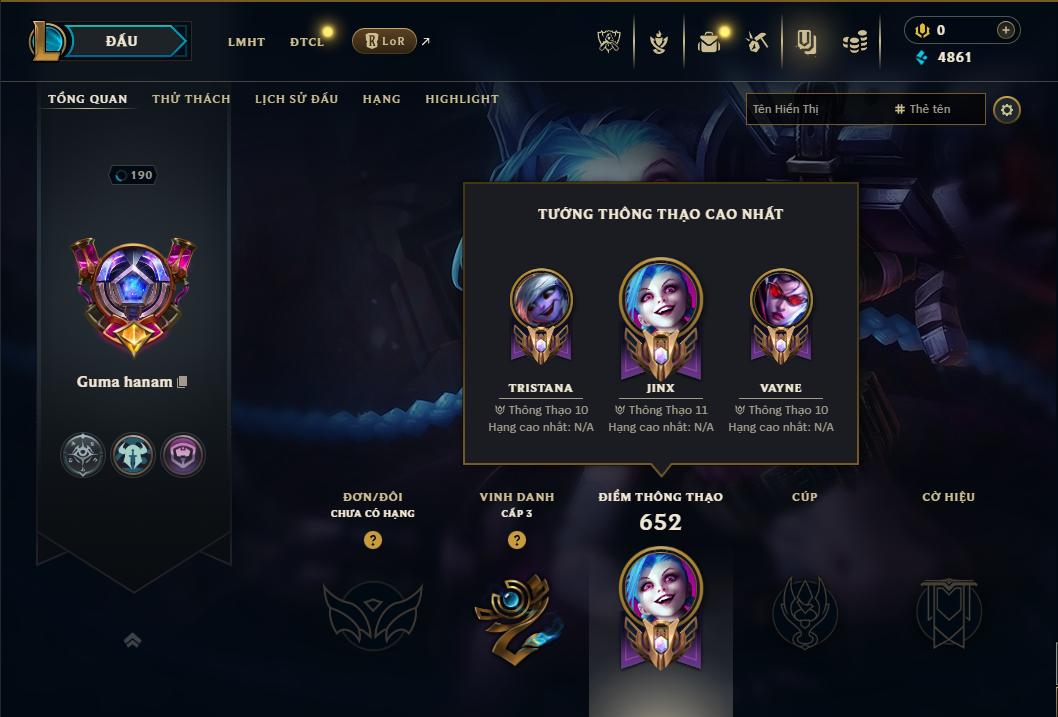Open the collection backpack icon
Viewport: 1058px width, 717px height.
tap(709, 42)
